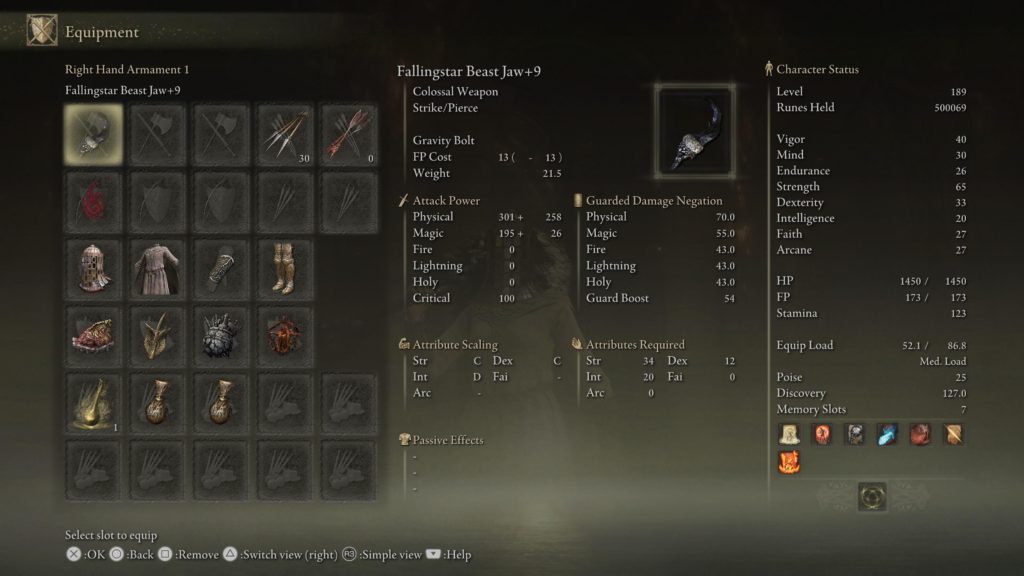The width and height of the screenshot is (1024, 576).
Task: Choose the robe chest armor slot
Action: (157, 268)
